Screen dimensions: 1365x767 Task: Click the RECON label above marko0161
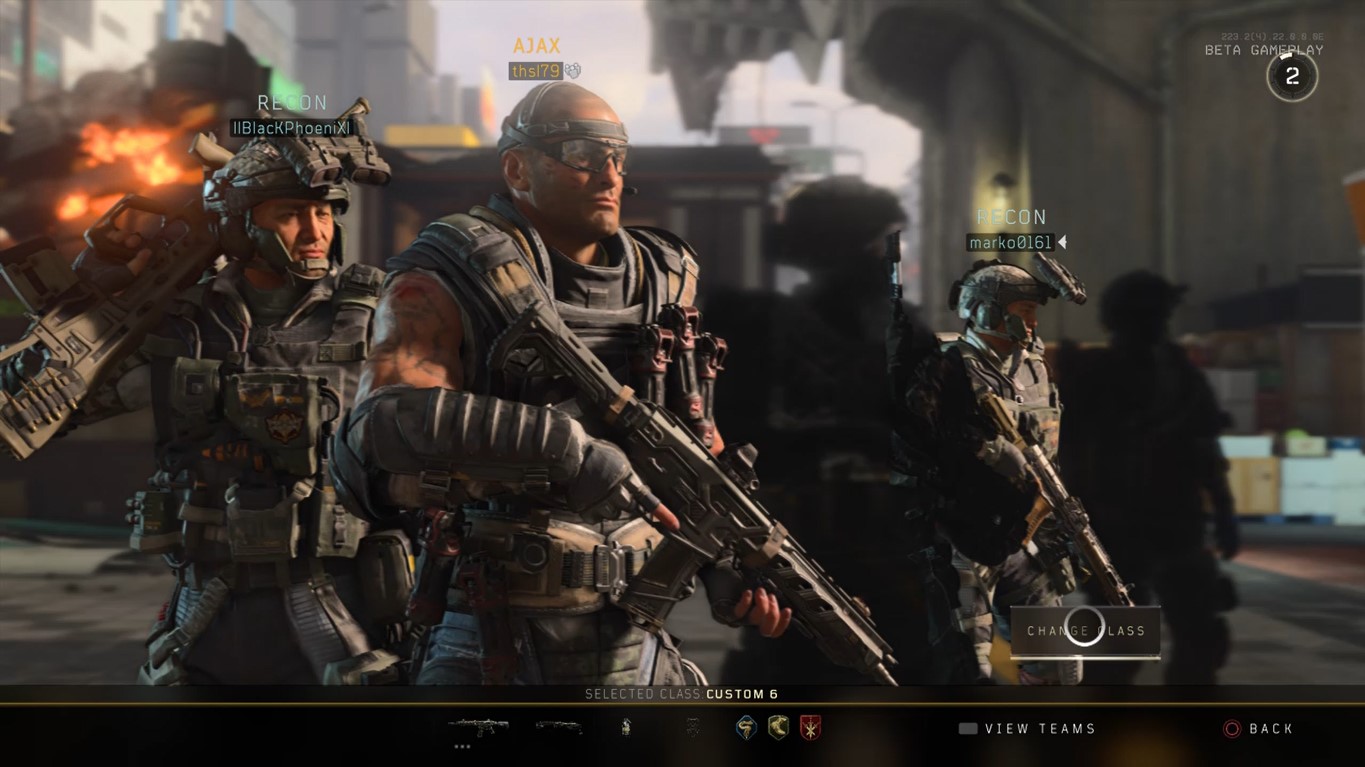[x=1011, y=216]
